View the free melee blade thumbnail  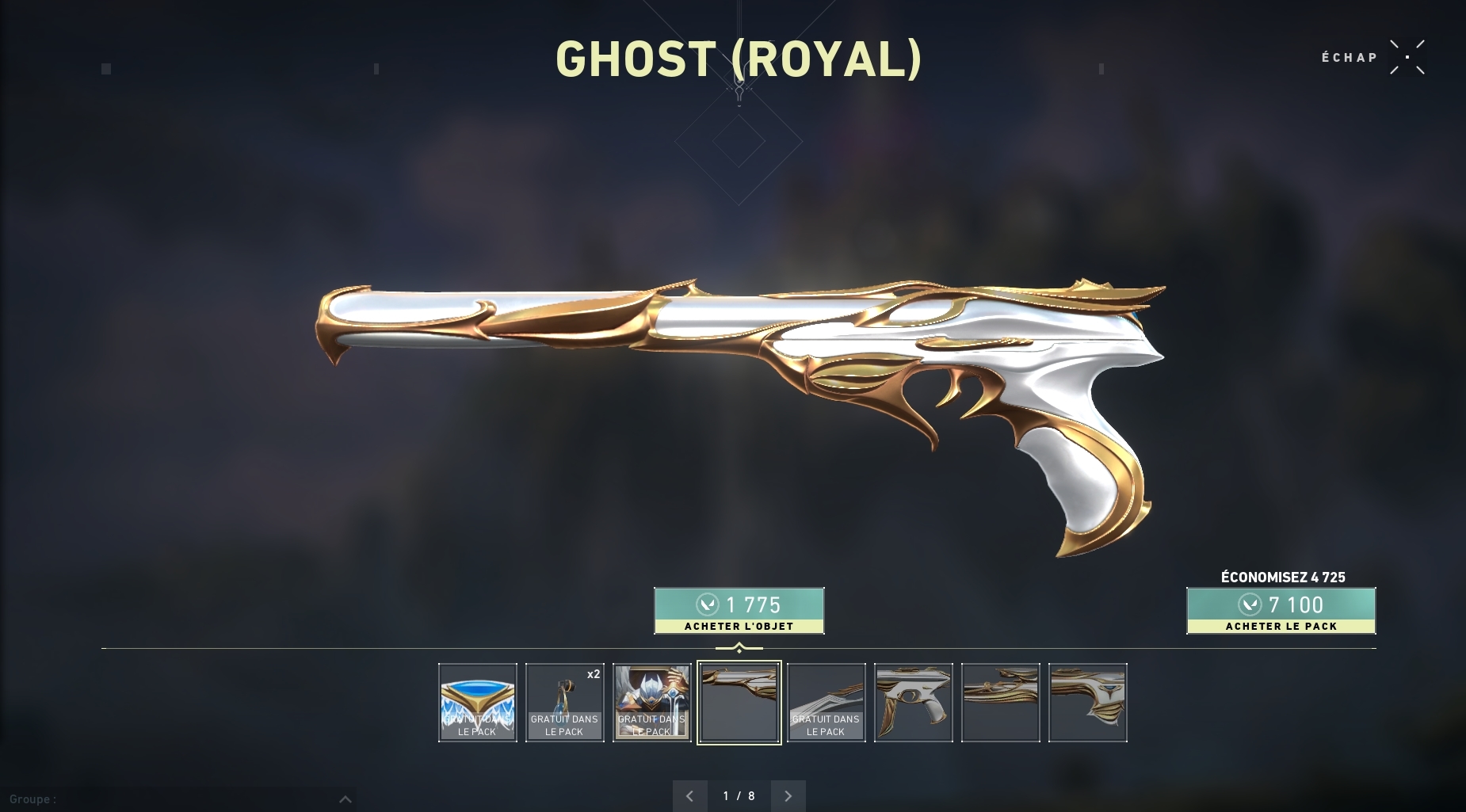[x=827, y=703]
